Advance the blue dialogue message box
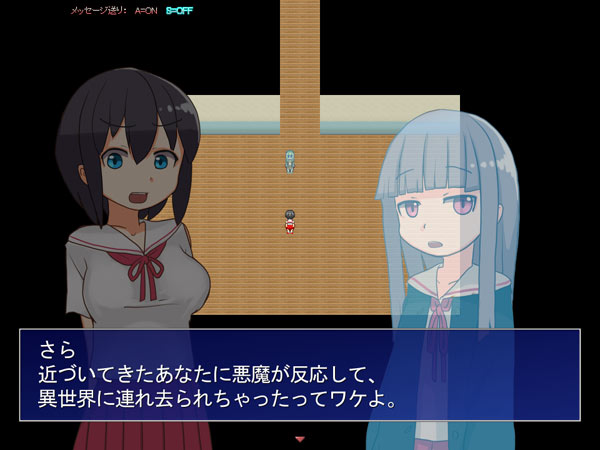 tap(299, 377)
